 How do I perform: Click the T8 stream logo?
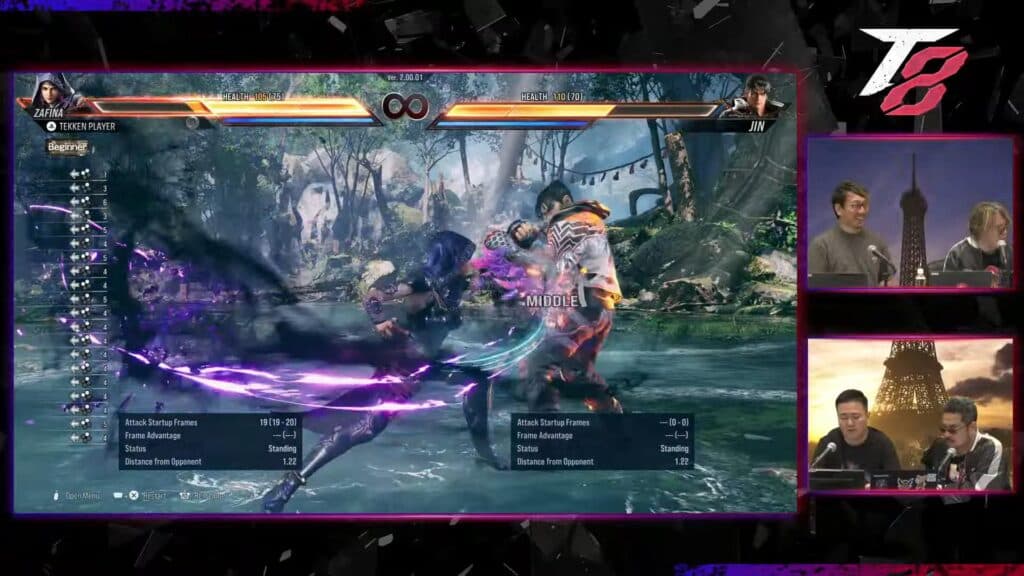[x=913, y=68]
